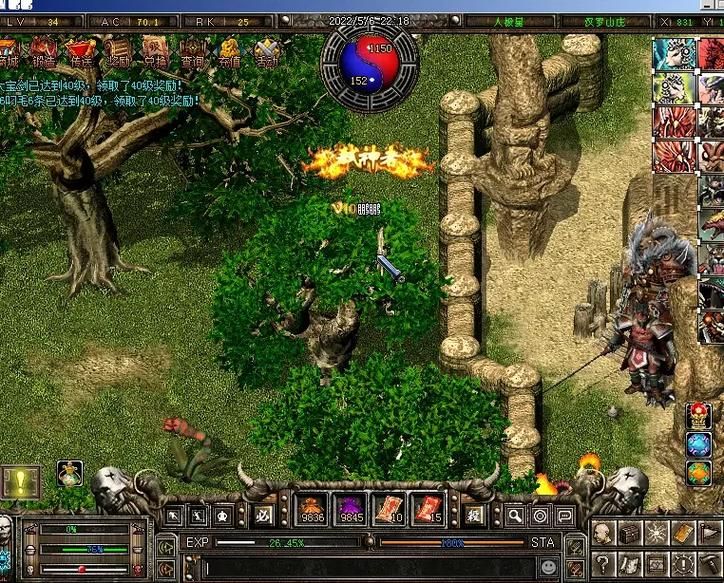Open the pouch bag icon beside the alert
Screen dimensions: 724x583
point(70,472)
